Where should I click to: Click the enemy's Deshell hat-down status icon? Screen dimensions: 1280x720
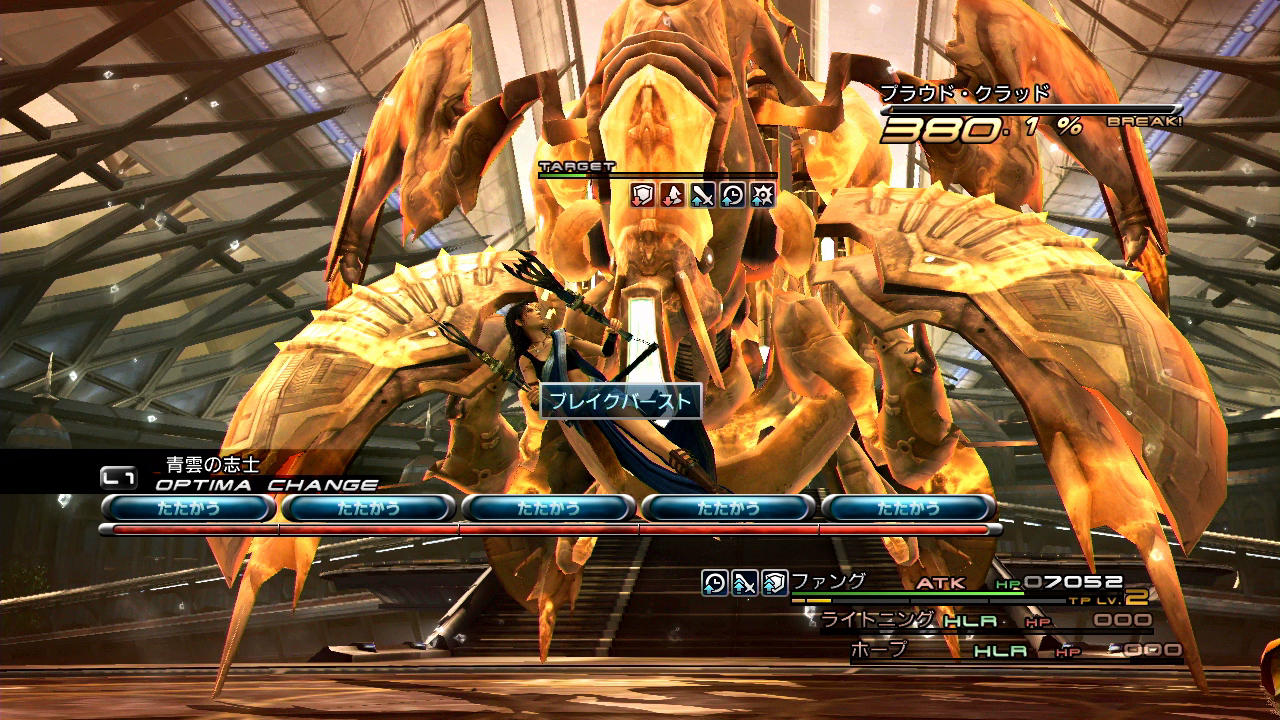(x=672, y=194)
